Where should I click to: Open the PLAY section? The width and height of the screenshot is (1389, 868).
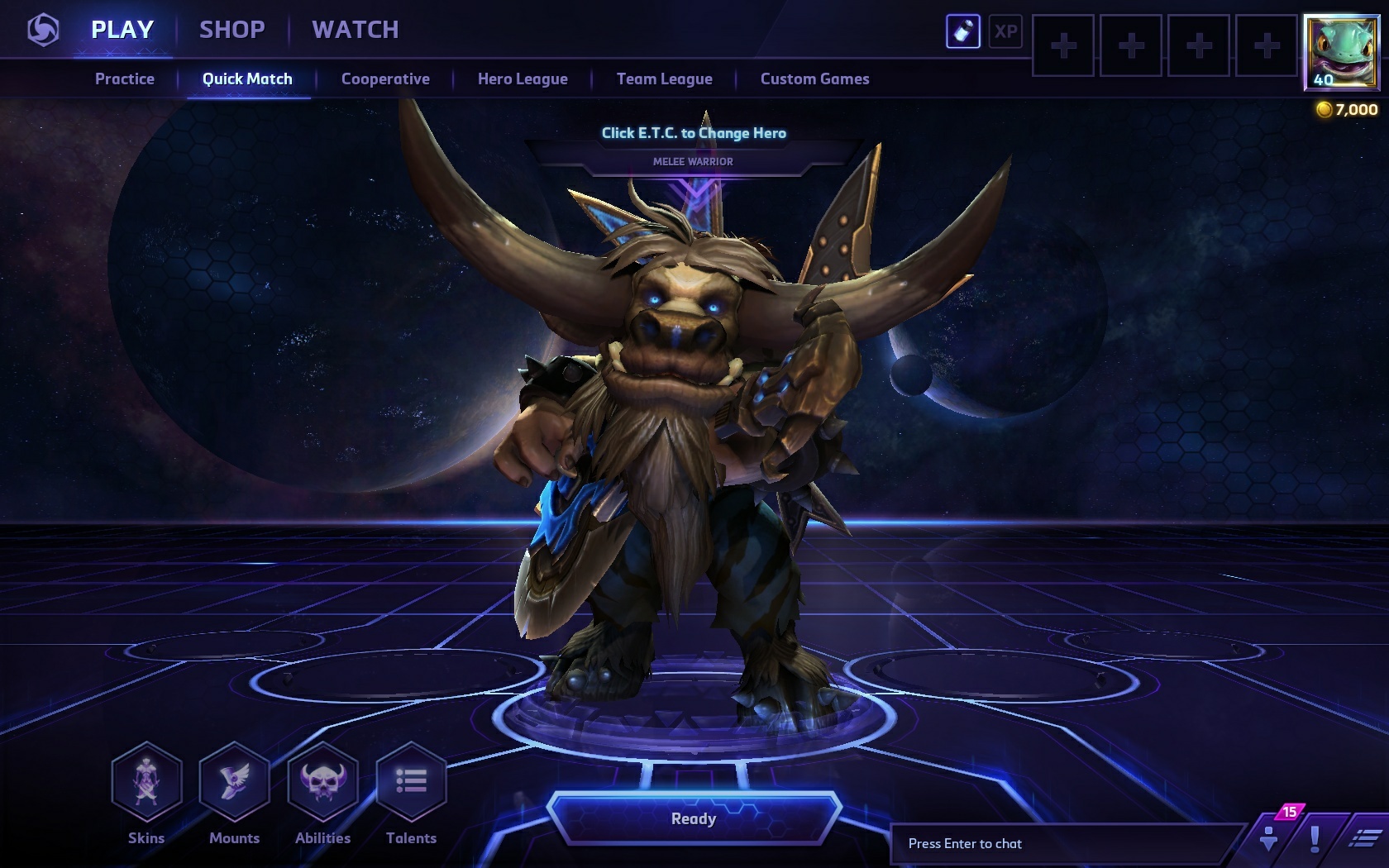click(122, 30)
